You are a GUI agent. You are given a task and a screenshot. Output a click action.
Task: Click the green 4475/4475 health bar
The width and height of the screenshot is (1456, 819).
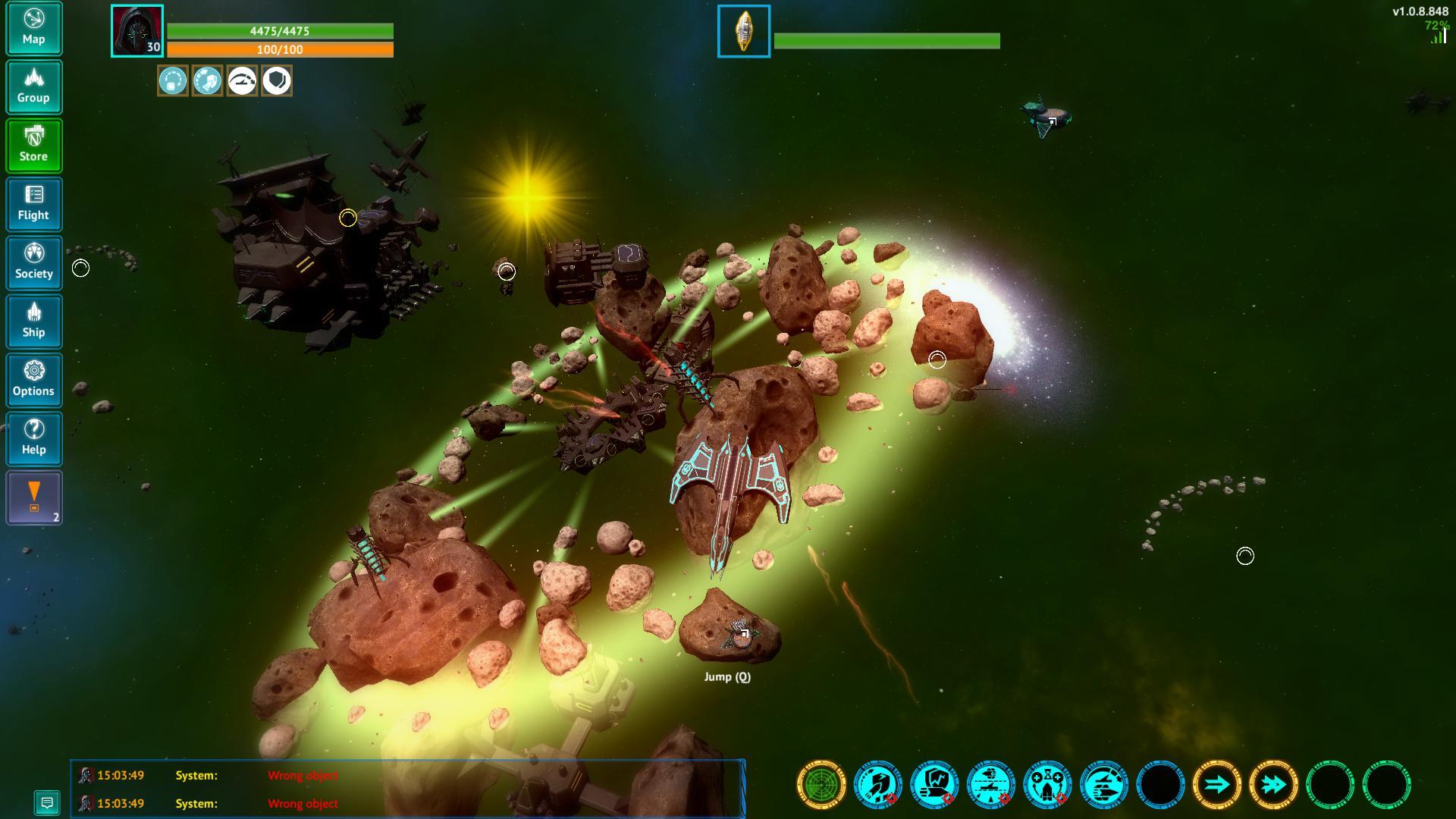279,32
